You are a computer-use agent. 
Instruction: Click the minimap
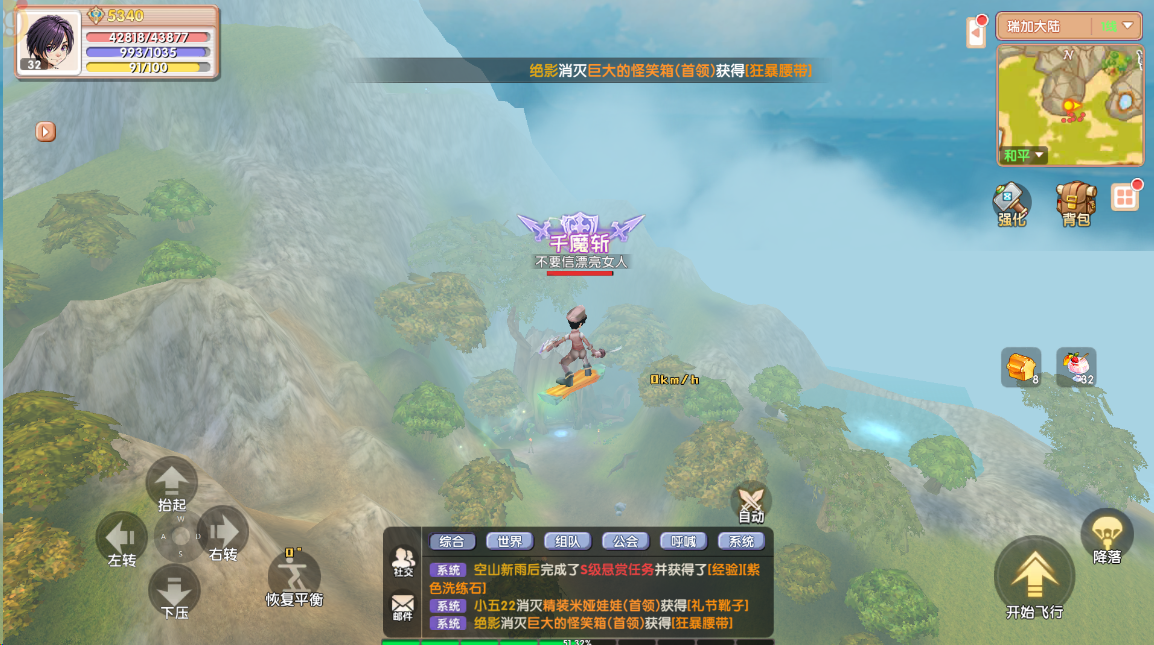click(1070, 104)
